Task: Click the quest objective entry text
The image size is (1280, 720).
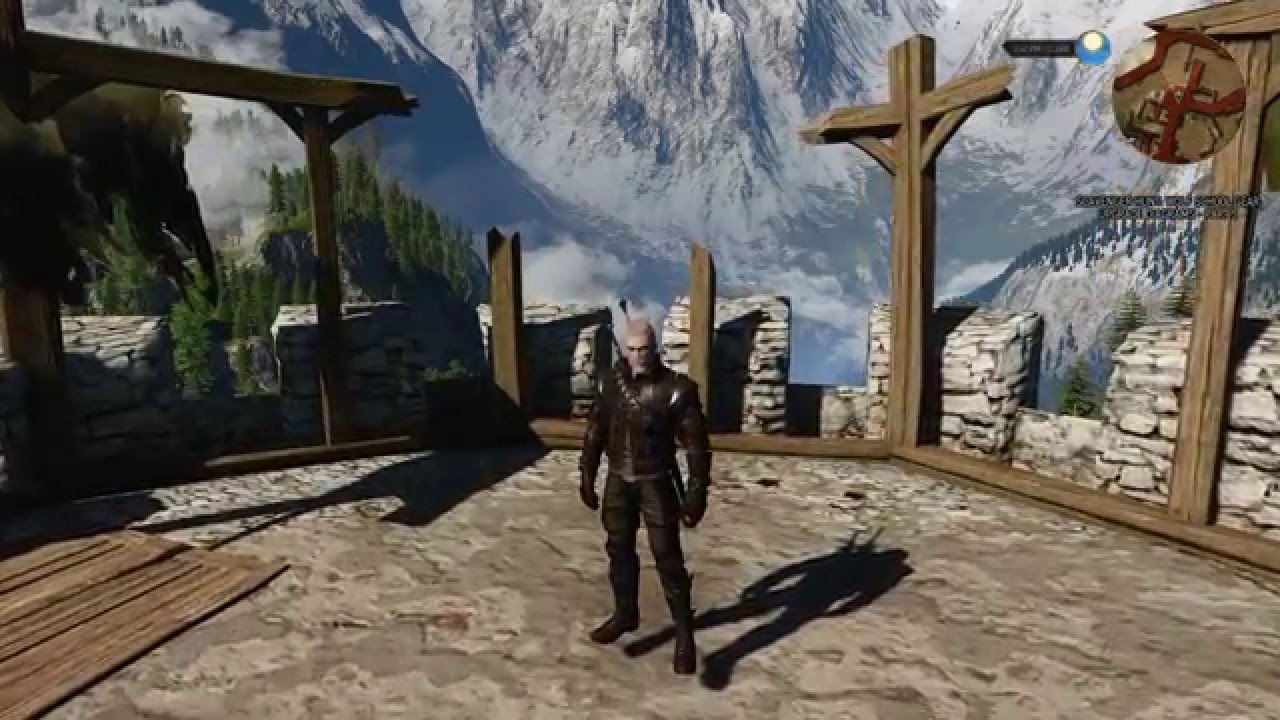Action: pos(1175,210)
